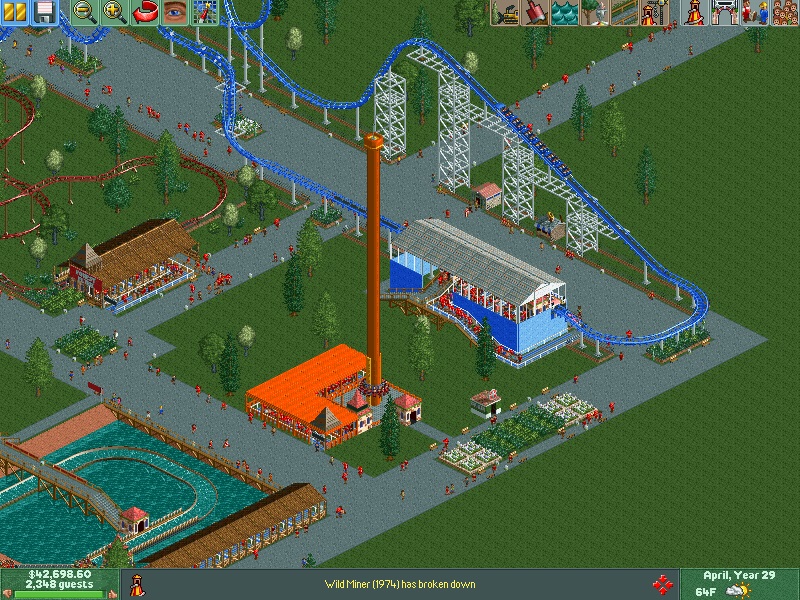Open the eye view options menu
Image resolution: width=800 pixels, height=600 pixels.
(175, 12)
